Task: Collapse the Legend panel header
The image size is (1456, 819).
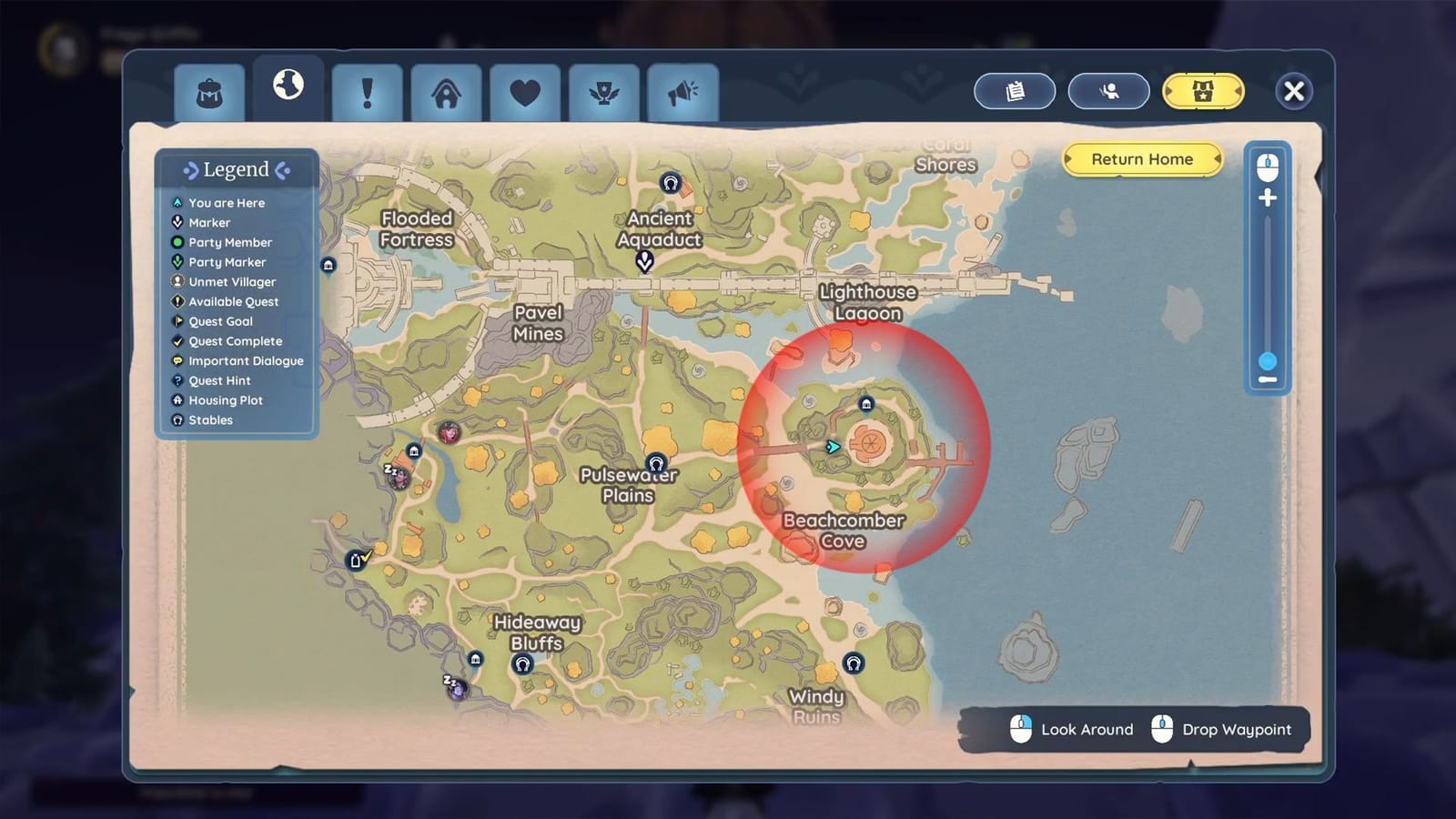Action: [236, 169]
